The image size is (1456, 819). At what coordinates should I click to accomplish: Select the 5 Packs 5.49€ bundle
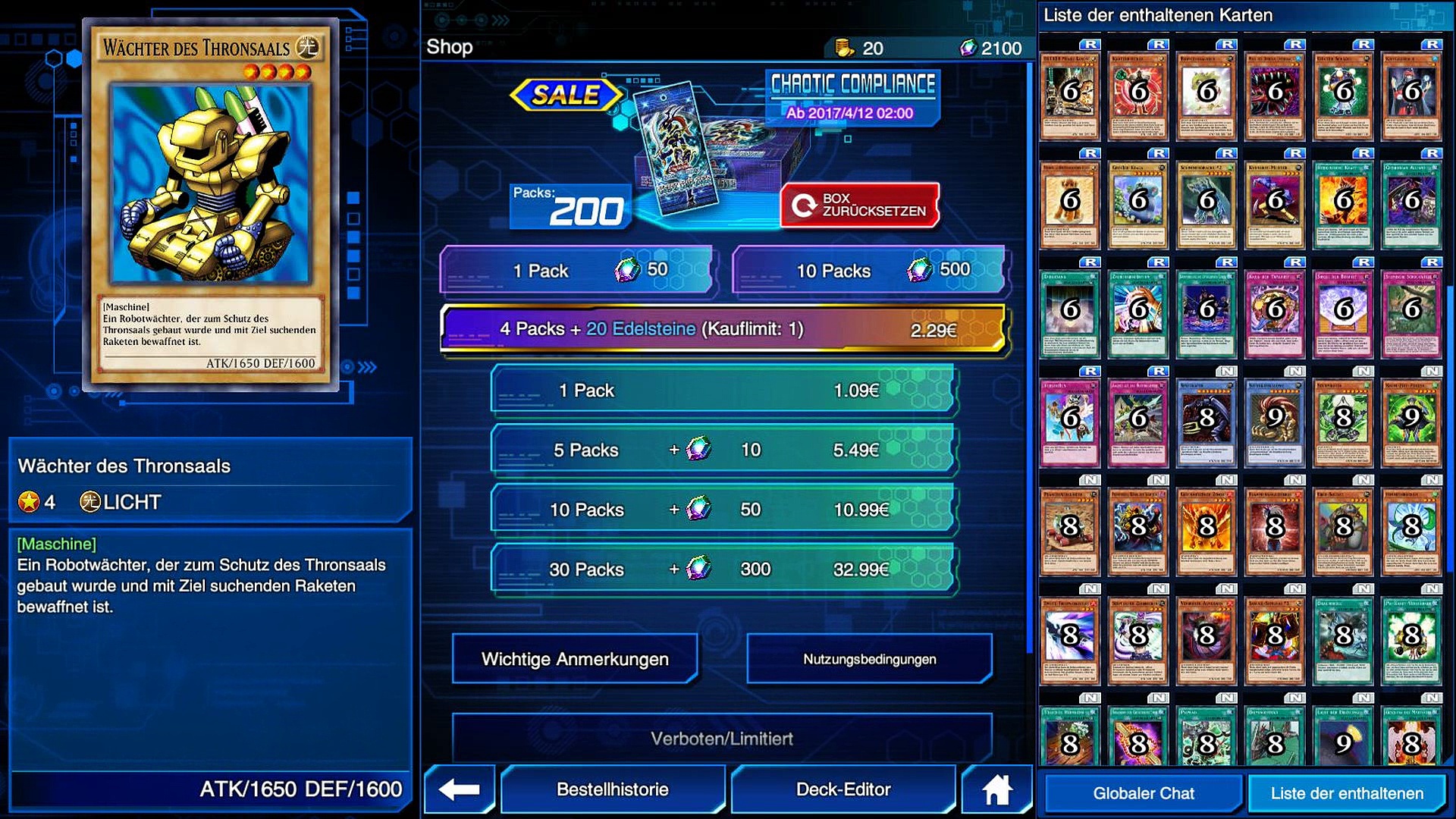pyautogui.click(x=723, y=450)
